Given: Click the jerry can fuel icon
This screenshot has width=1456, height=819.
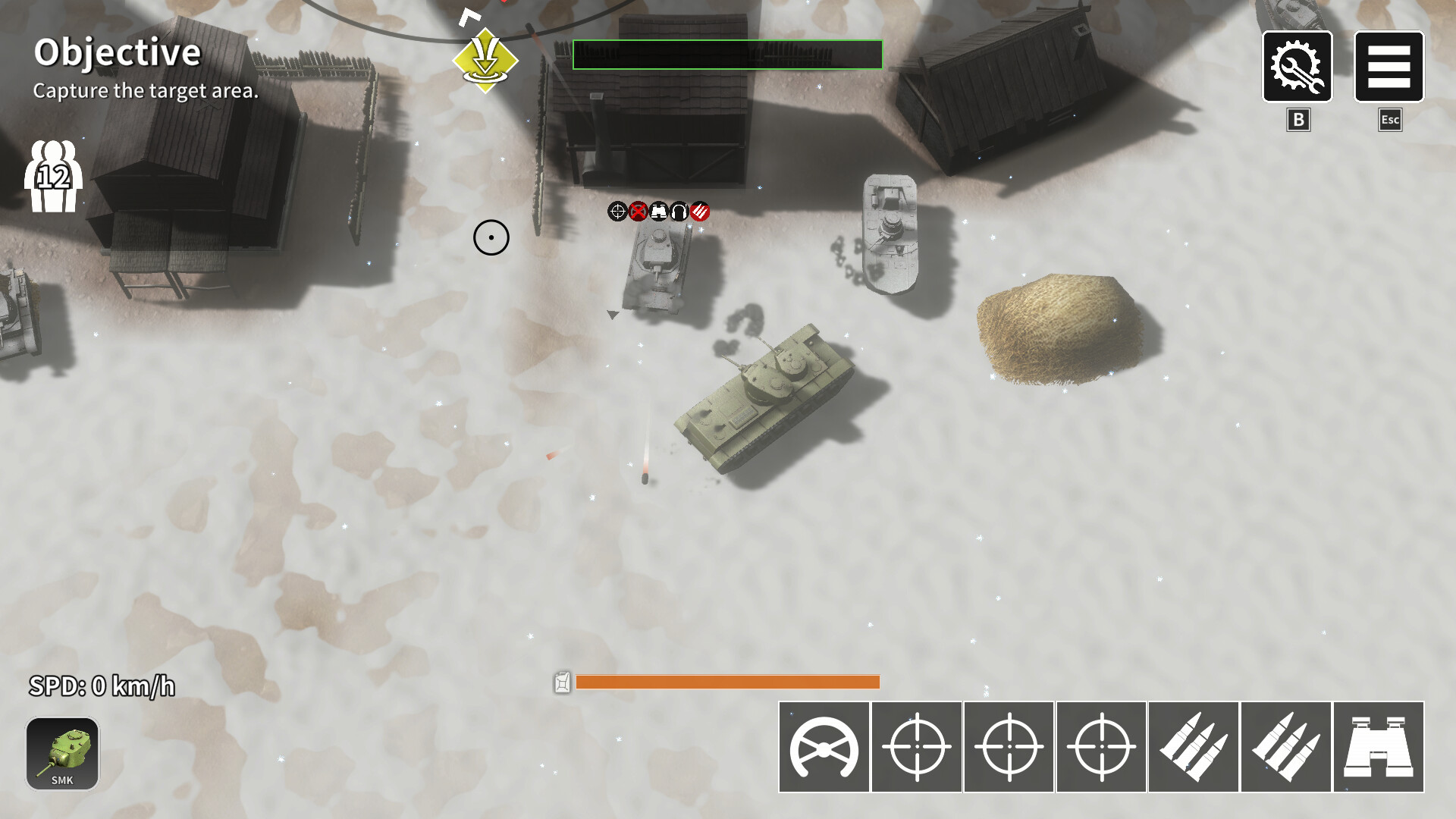Looking at the screenshot, I should 562,683.
